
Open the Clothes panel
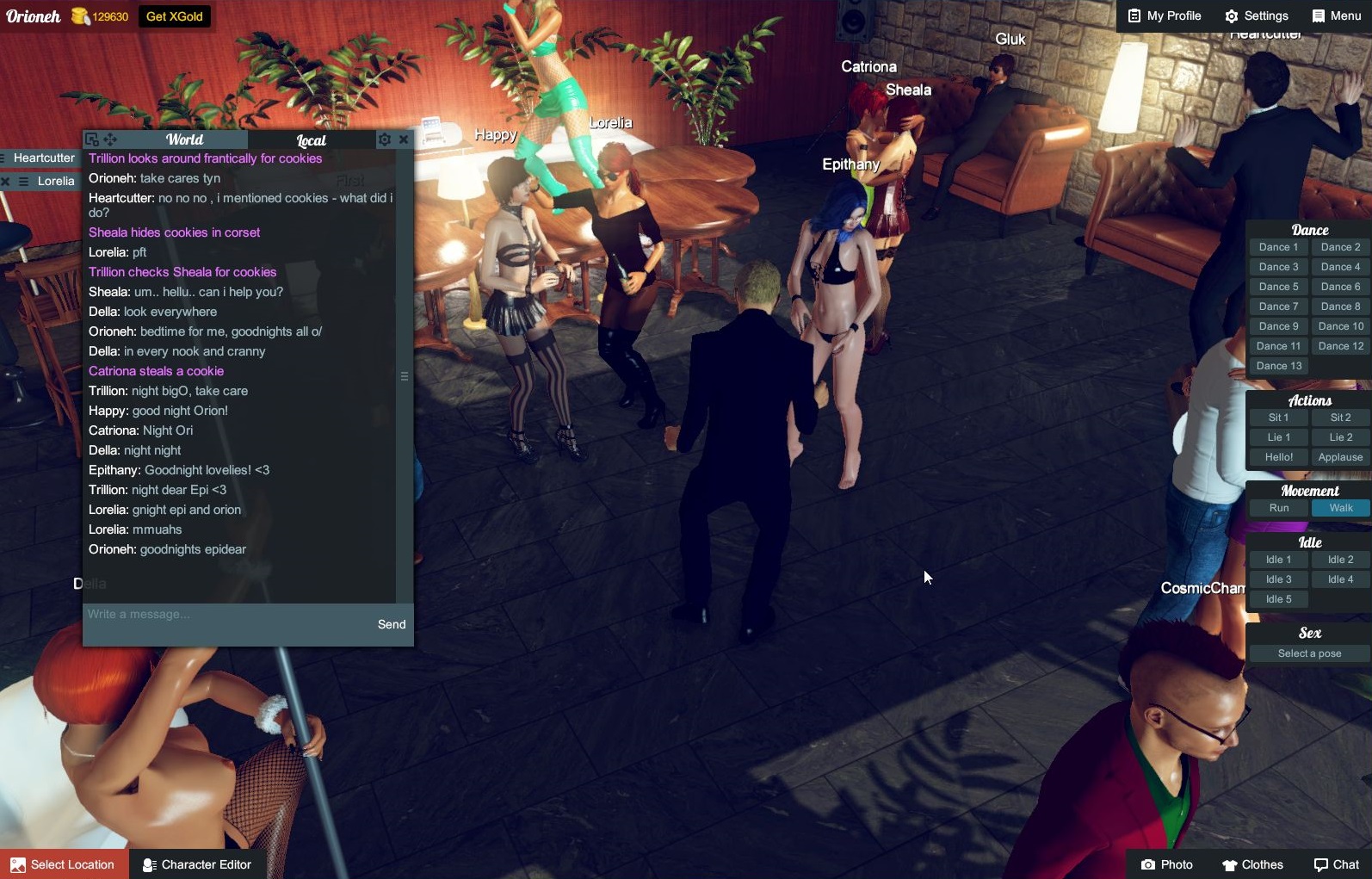pos(1252,864)
